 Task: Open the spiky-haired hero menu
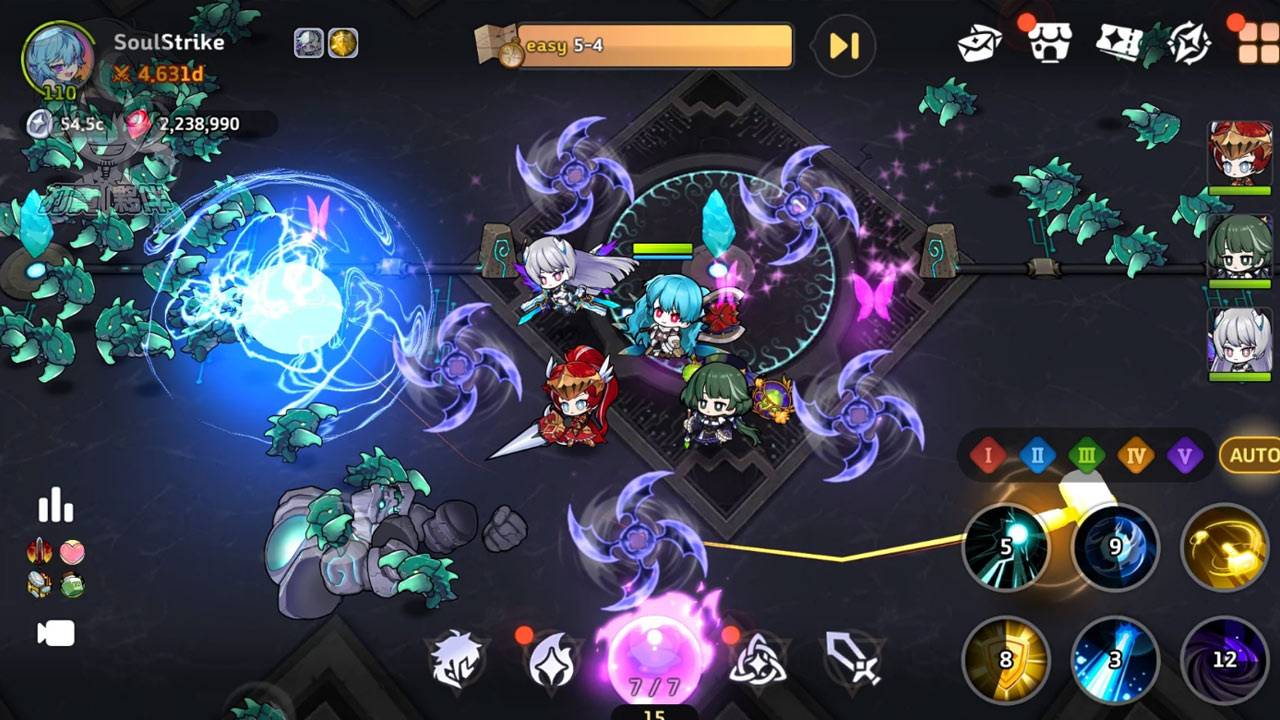pos(456,659)
